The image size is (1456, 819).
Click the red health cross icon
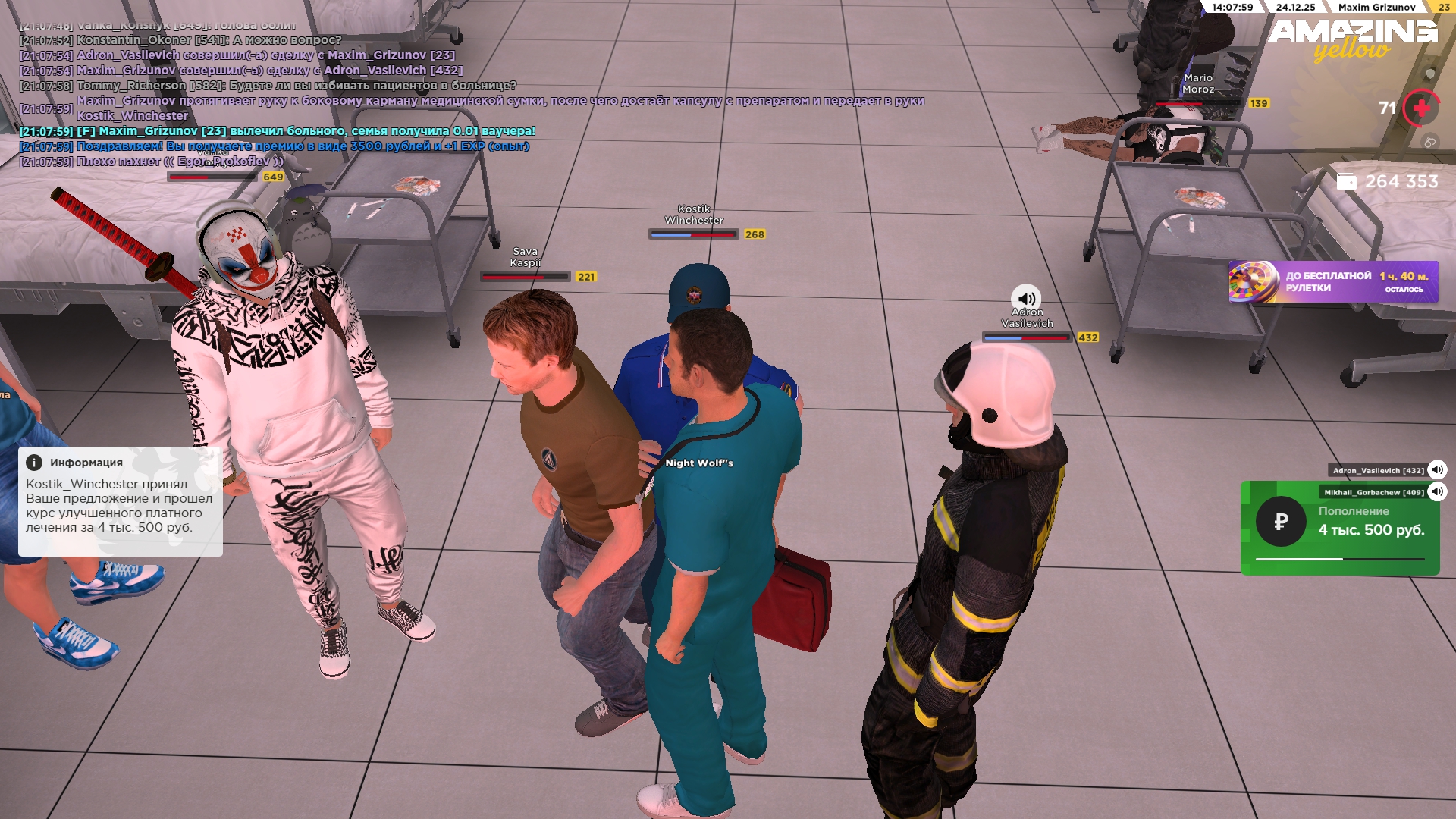pyautogui.click(x=1421, y=108)
